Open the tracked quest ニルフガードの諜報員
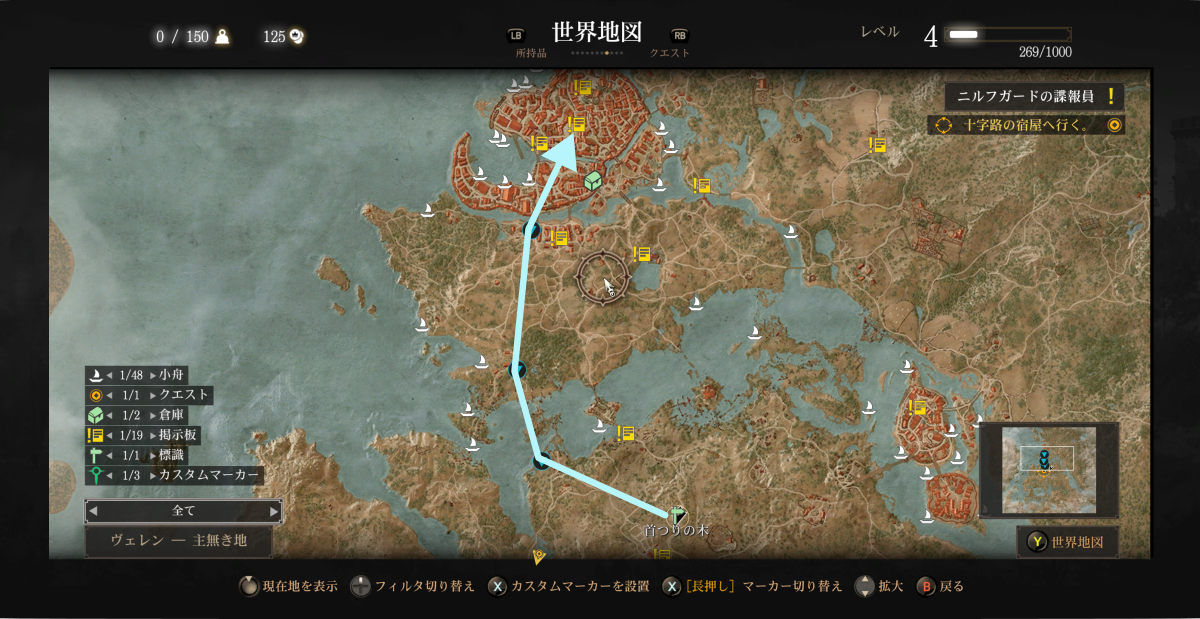The width and height of the screenshot is (1200, 619). point(1034,97)
